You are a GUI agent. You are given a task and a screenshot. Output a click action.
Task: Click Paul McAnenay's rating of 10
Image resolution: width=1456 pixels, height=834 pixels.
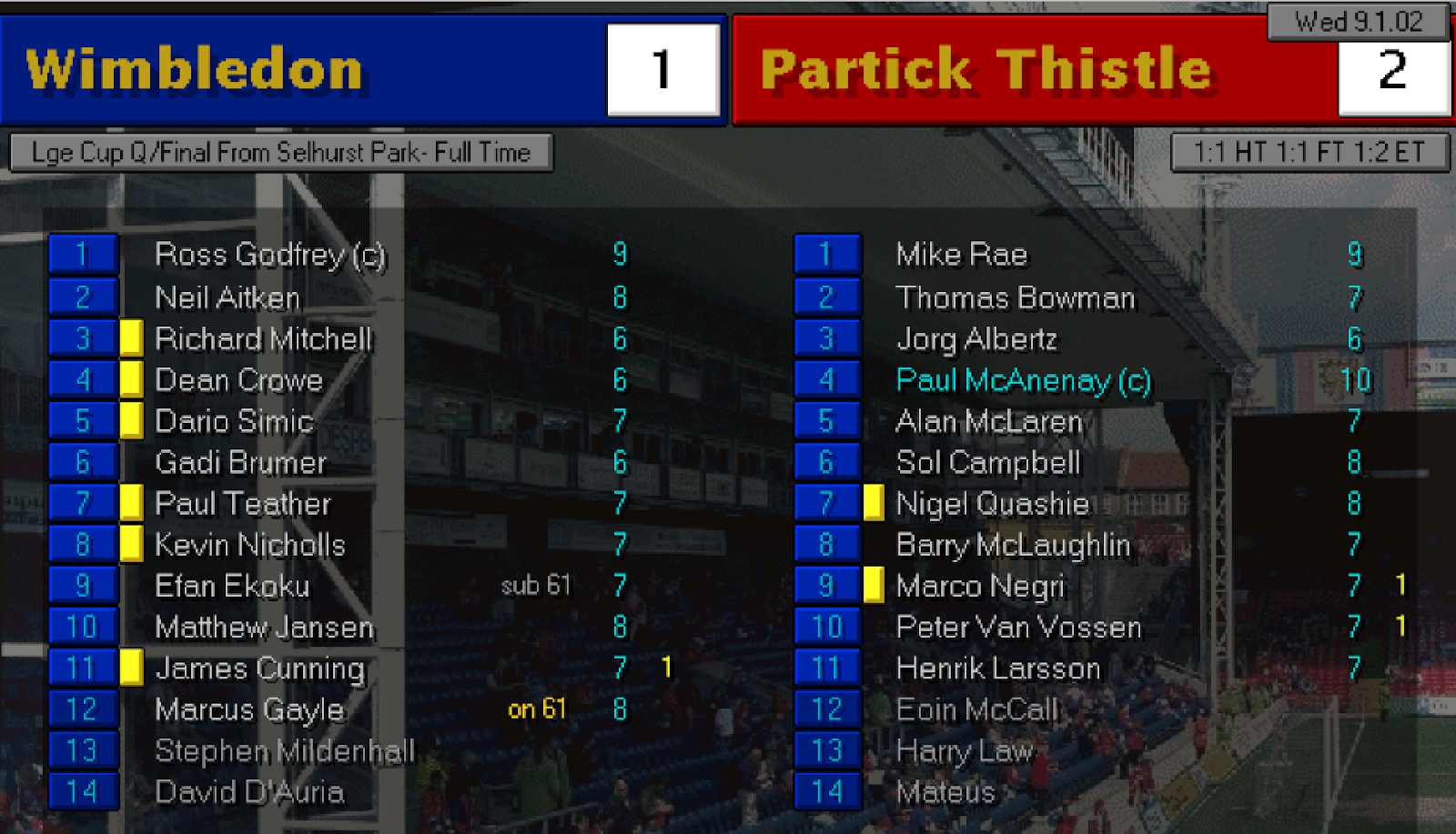(1355, 380)
